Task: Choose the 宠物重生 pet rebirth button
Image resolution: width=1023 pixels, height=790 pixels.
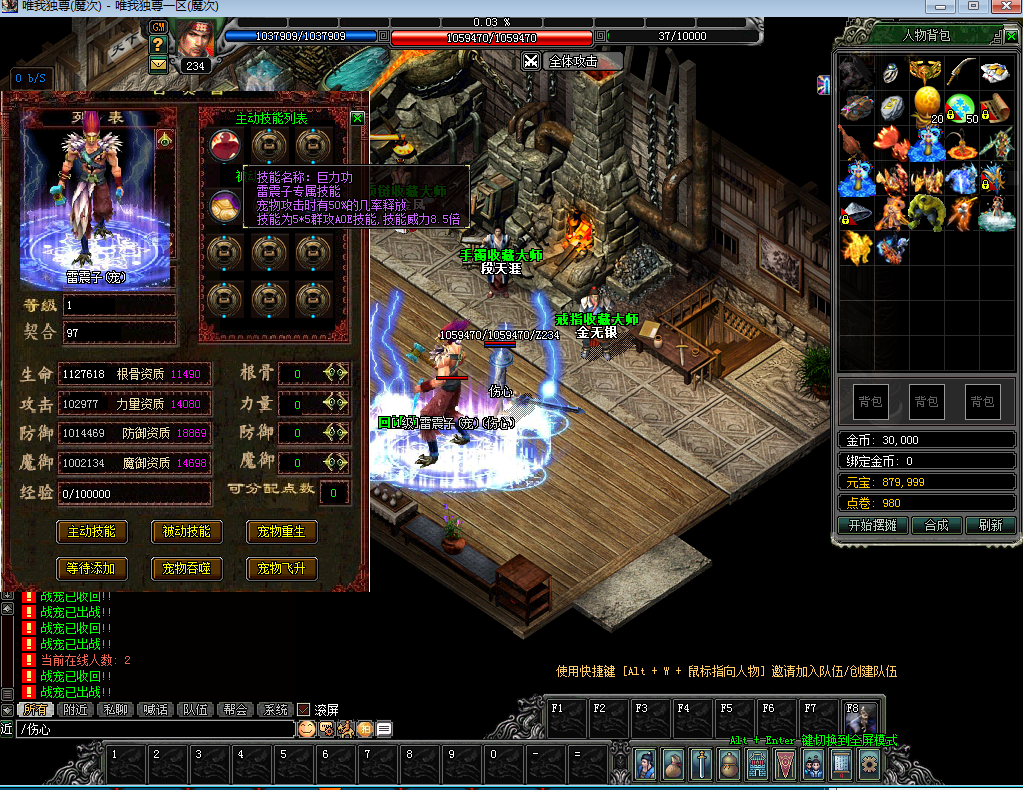Action: click(281, 531)
